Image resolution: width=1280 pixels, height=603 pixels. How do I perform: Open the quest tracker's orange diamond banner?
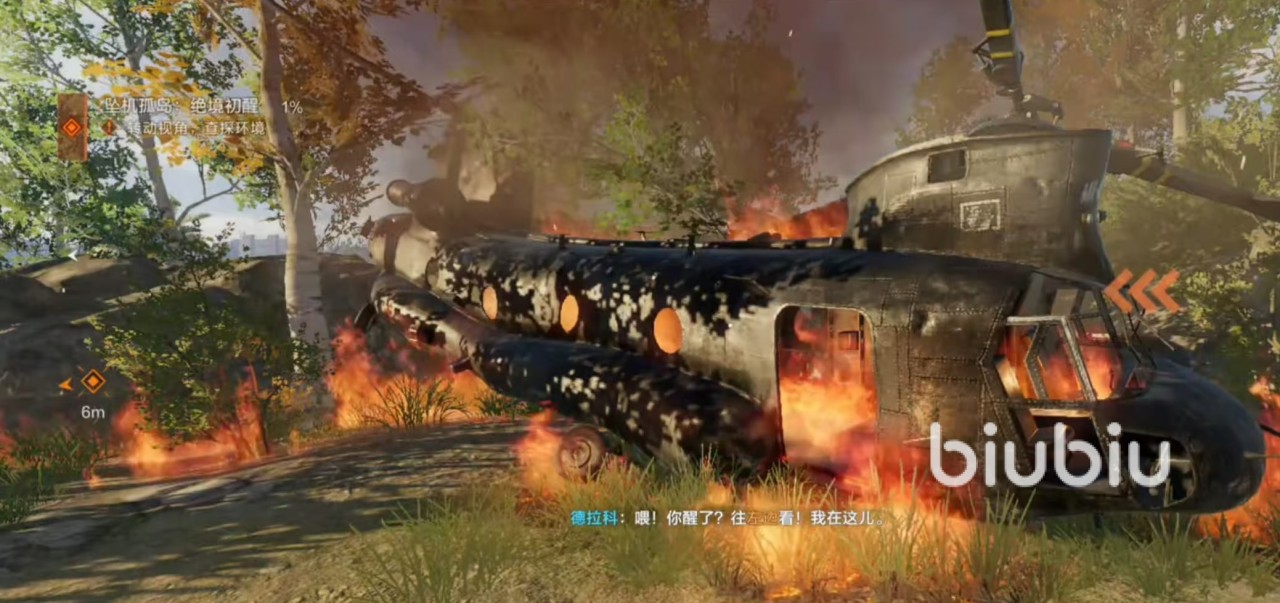coord(71,127)
